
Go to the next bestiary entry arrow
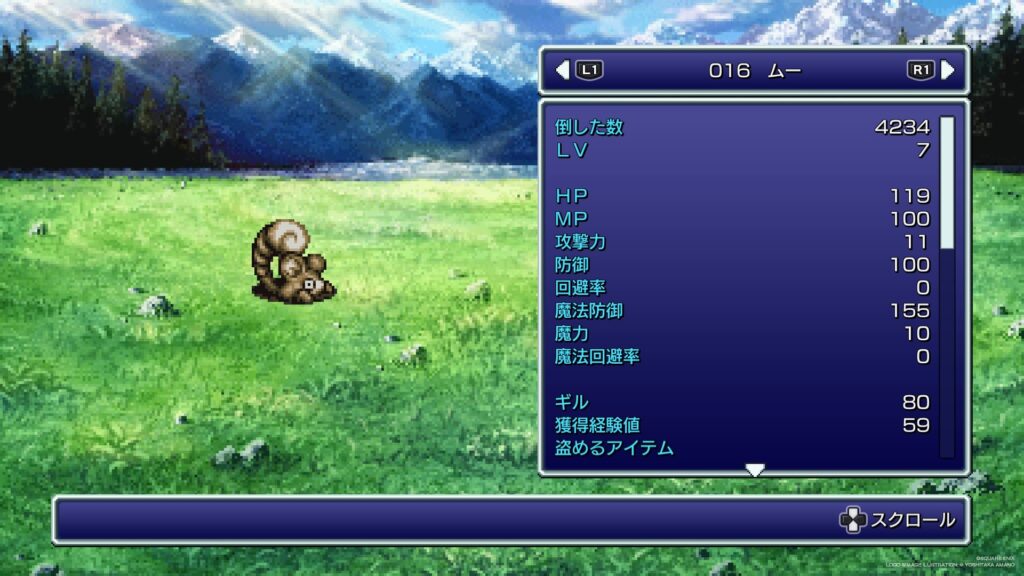(x=947, y=70)
